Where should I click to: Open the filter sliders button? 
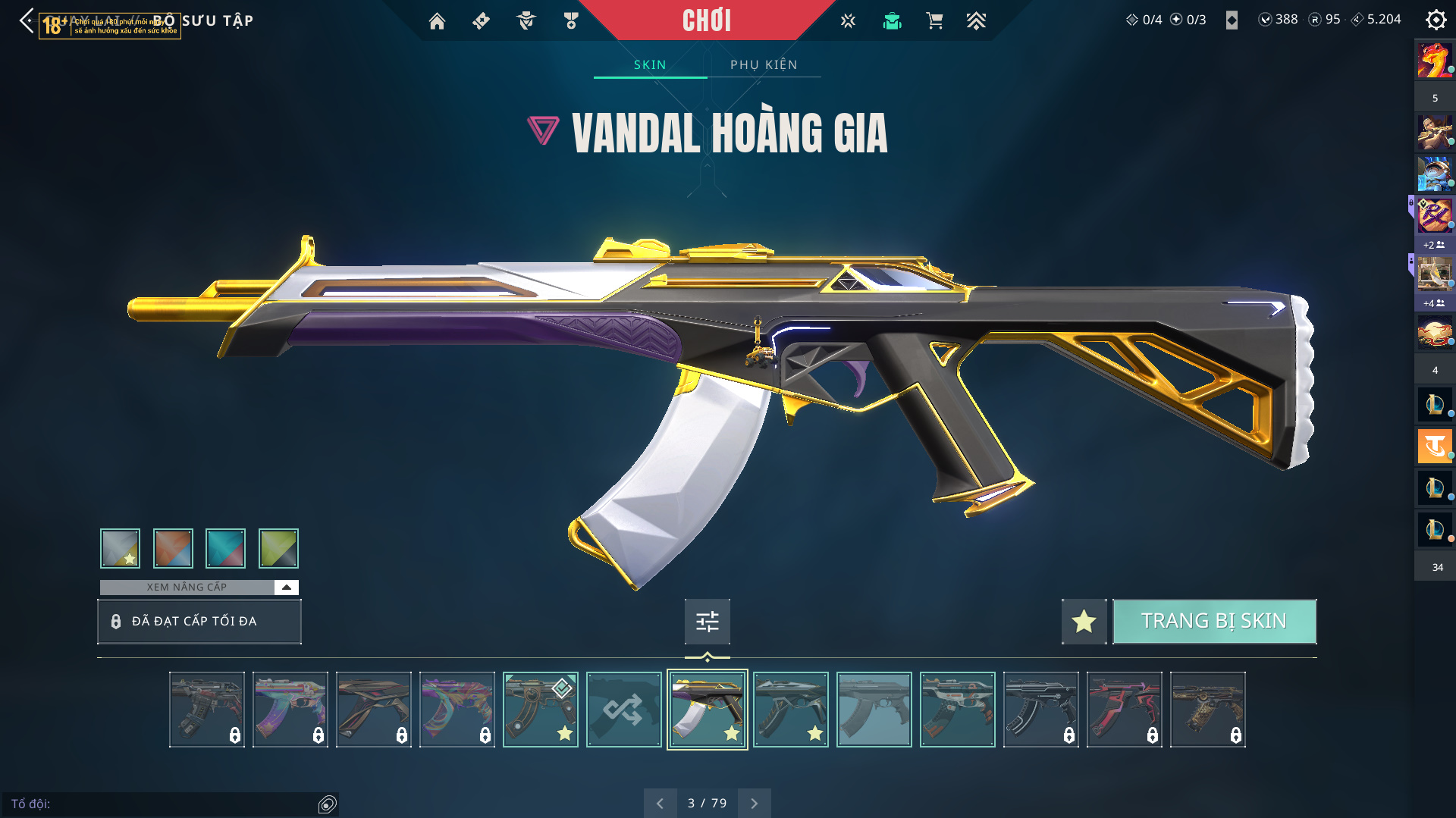tap(707, 622)
